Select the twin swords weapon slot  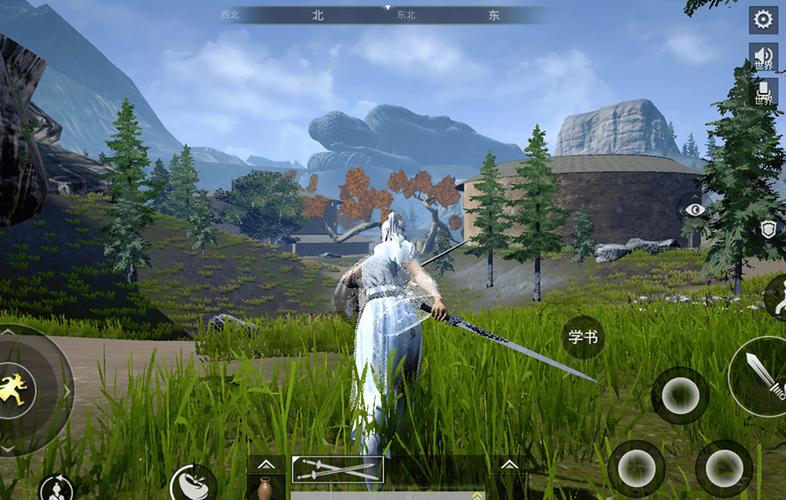[x=337, y=469]
